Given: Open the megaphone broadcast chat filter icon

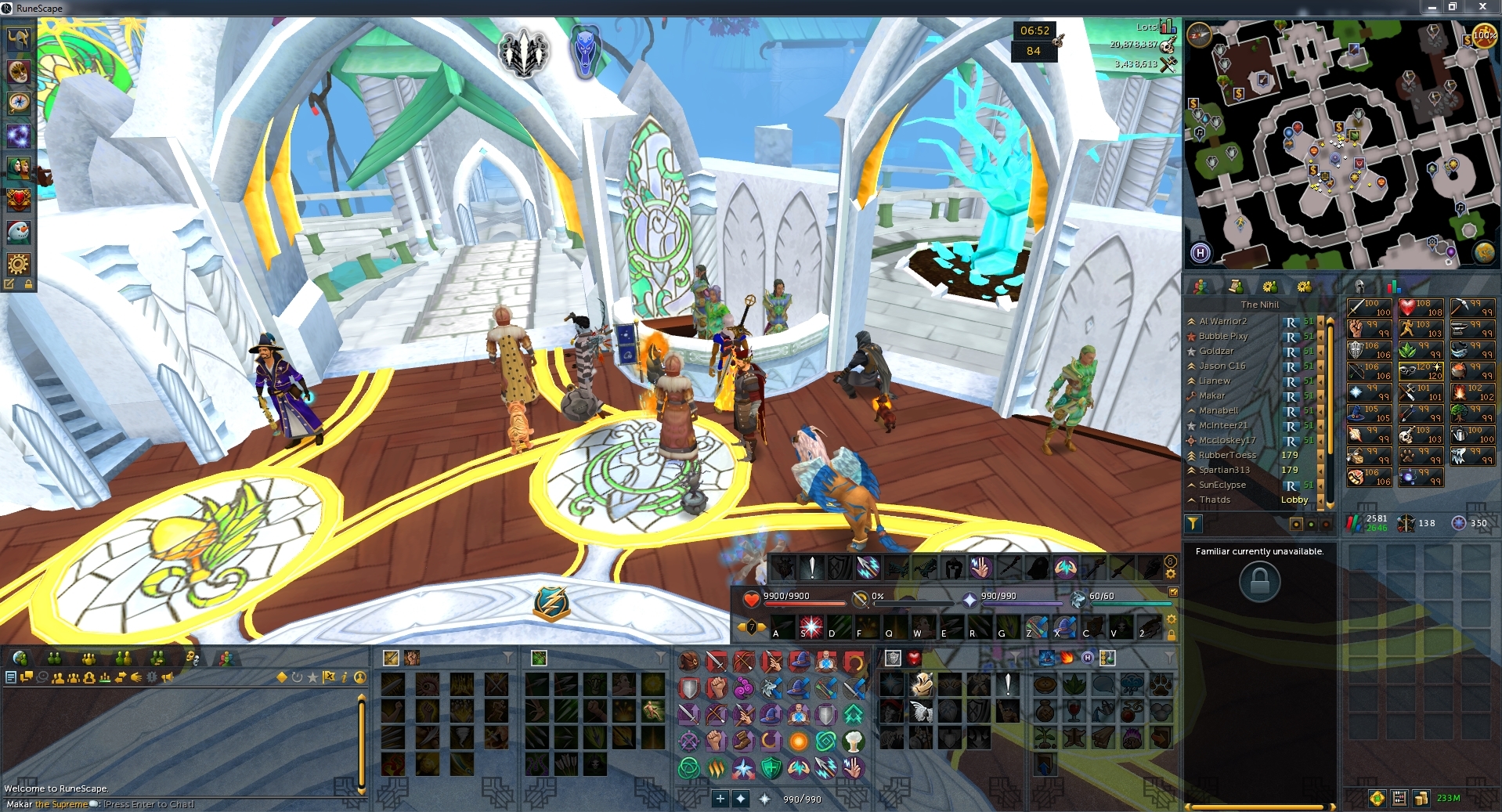Looking at the screenshot, I should click(168, 678).
